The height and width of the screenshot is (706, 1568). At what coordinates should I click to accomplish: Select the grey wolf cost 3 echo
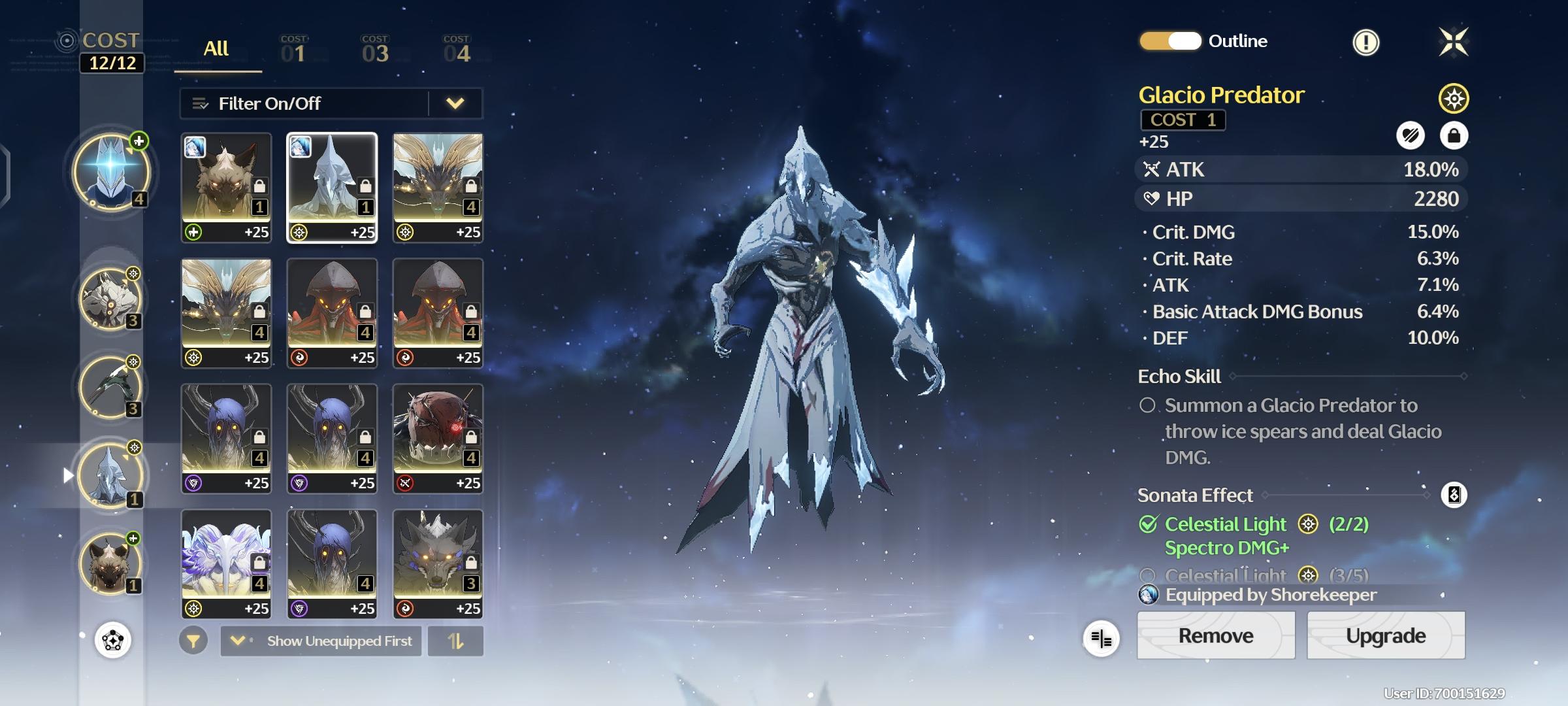point(438,563)
